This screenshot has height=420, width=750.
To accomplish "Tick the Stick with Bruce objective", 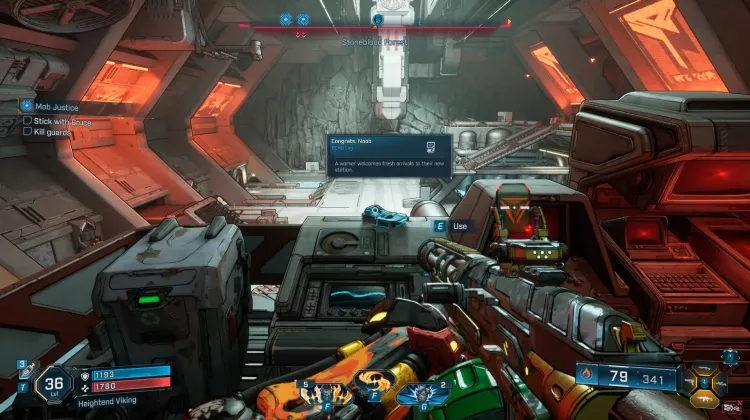I will coord(27,120).
